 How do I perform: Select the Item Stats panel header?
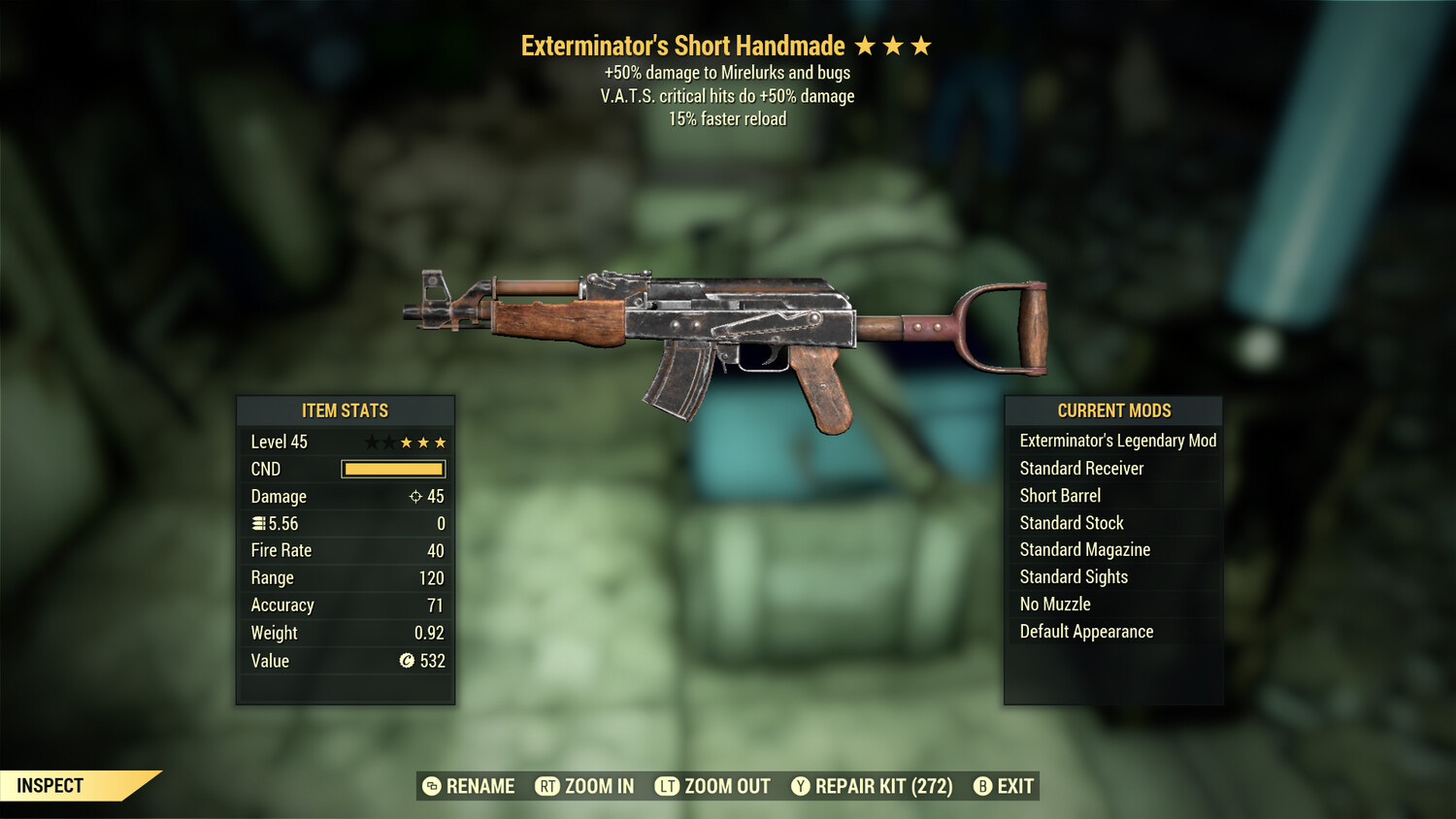[345, 410]
